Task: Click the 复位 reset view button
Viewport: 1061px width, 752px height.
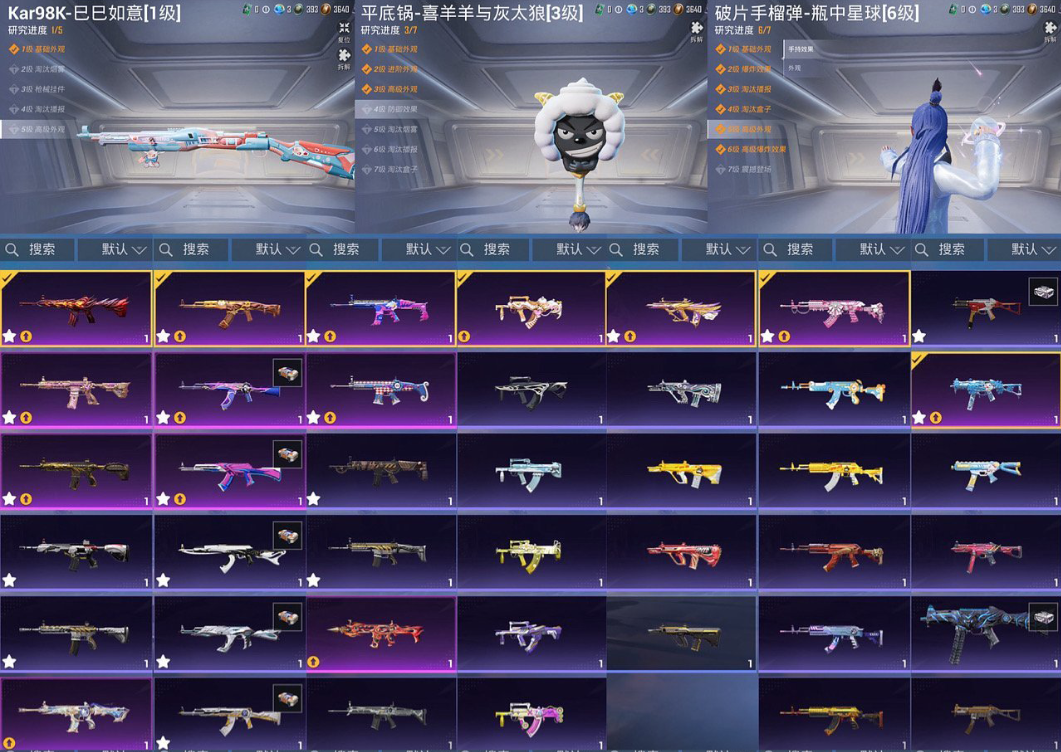Action: coord(344,31)
